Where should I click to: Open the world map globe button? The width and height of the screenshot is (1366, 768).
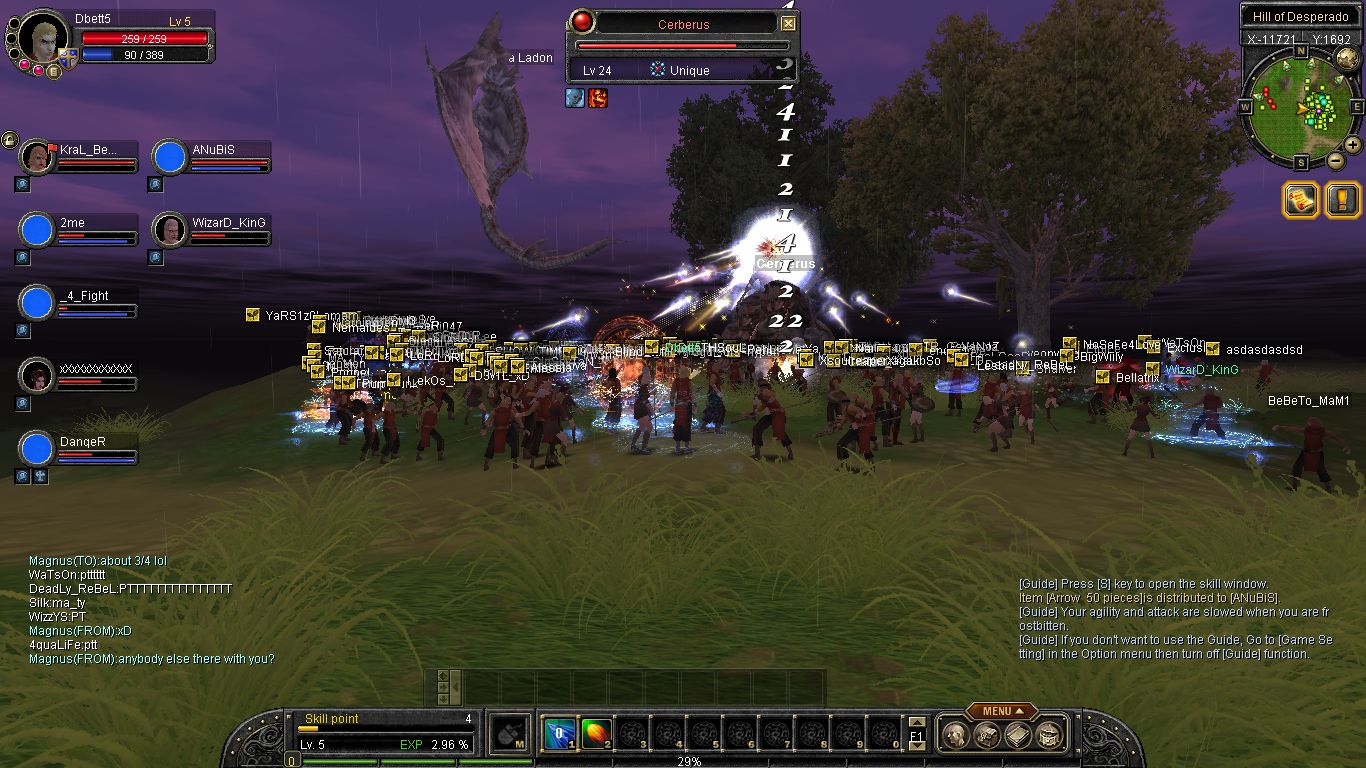pos(1346,59)
